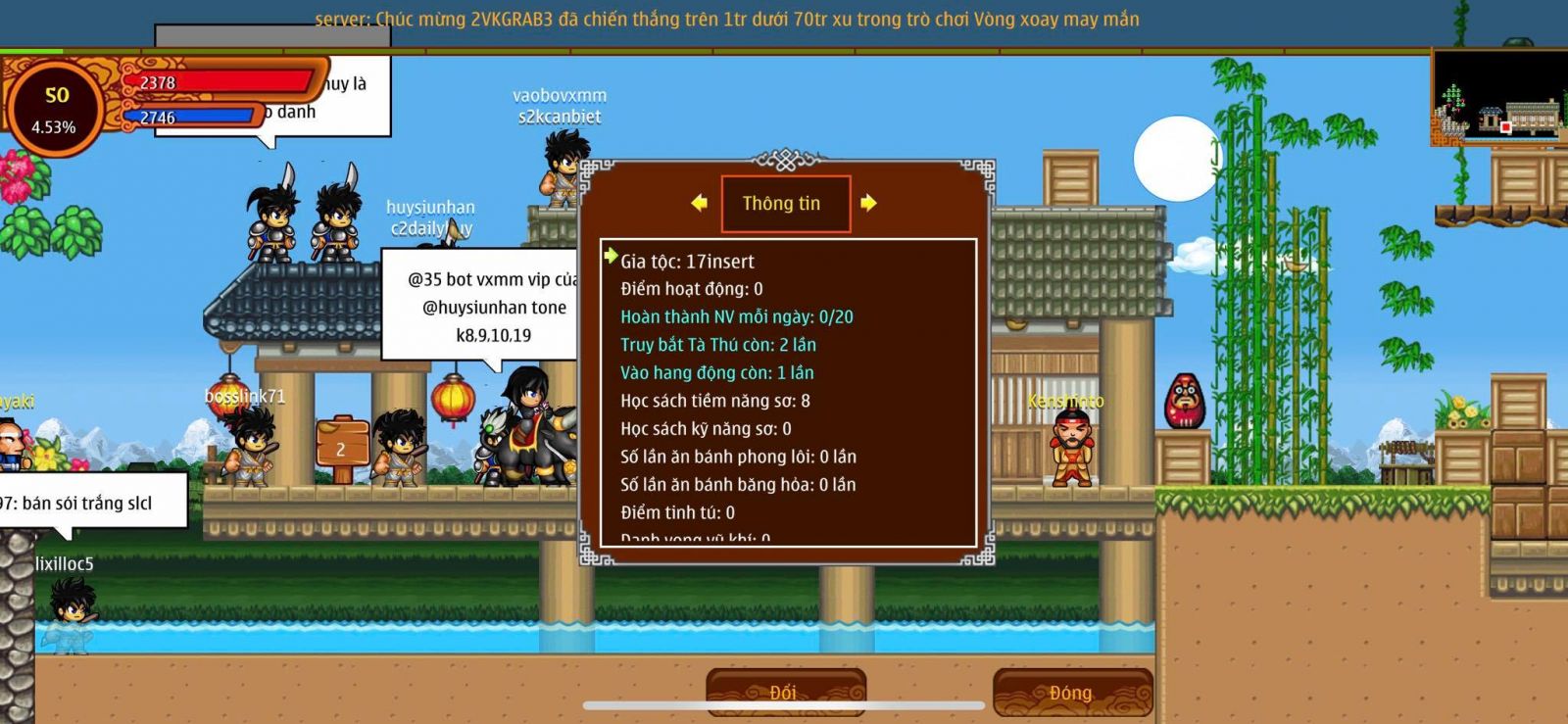Open the minimap in the corner
1568x724 pixels.
click(1498, 98)
